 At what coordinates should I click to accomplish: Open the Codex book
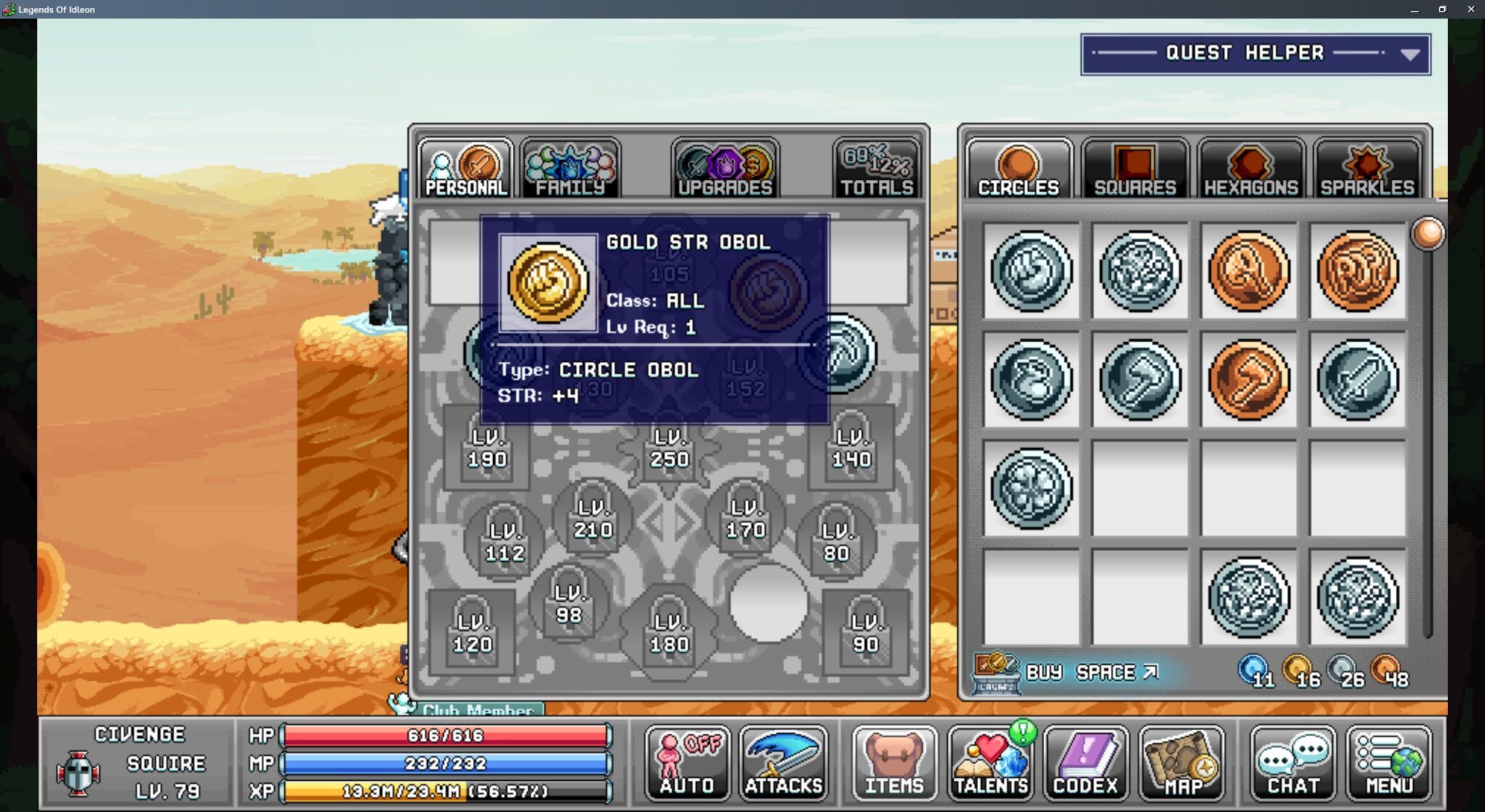(1085, 763)
